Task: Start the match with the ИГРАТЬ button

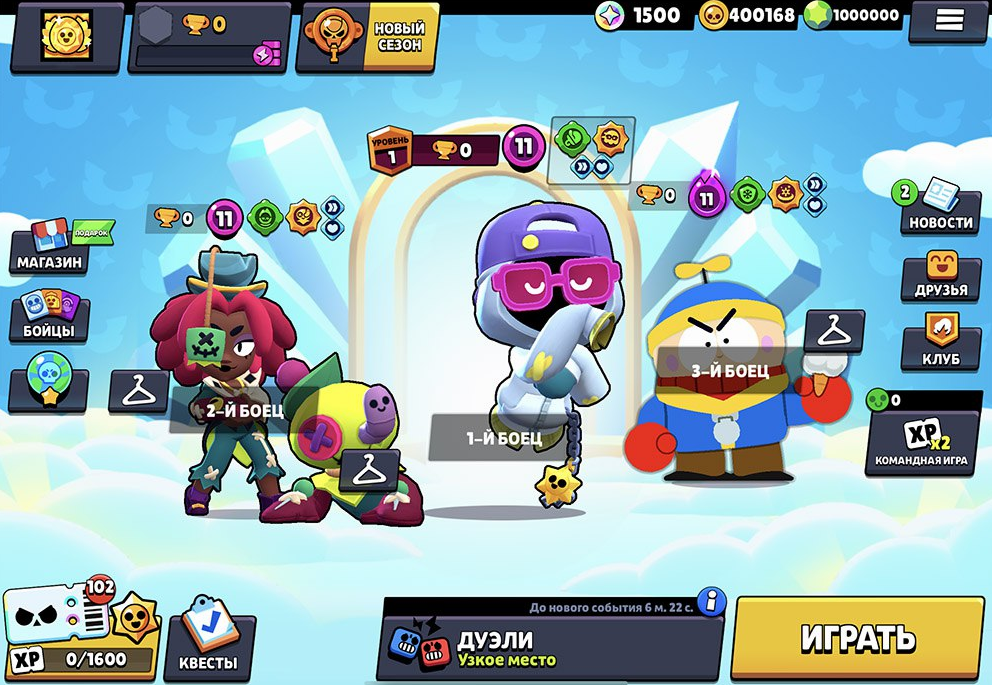Action: (858, 638)
